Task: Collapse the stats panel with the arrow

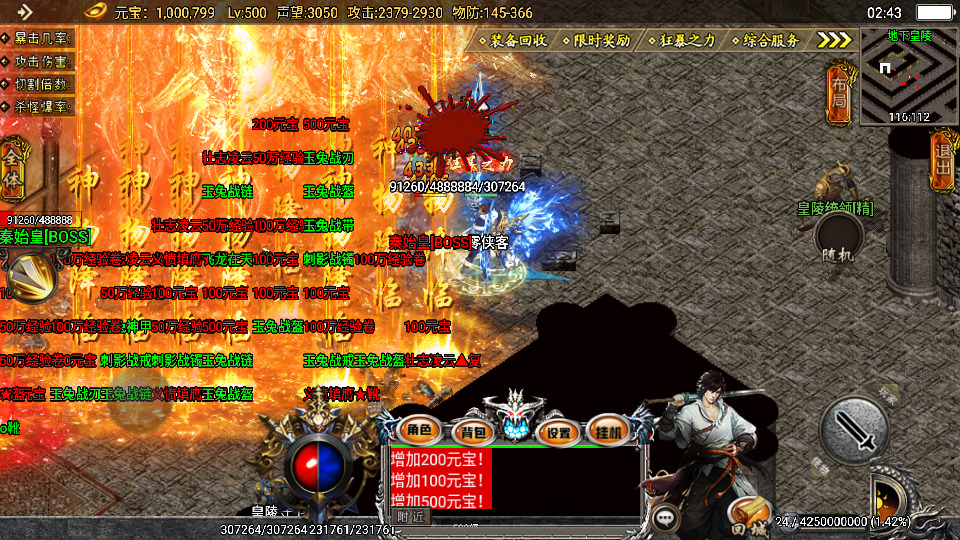Action: [24, 12]
